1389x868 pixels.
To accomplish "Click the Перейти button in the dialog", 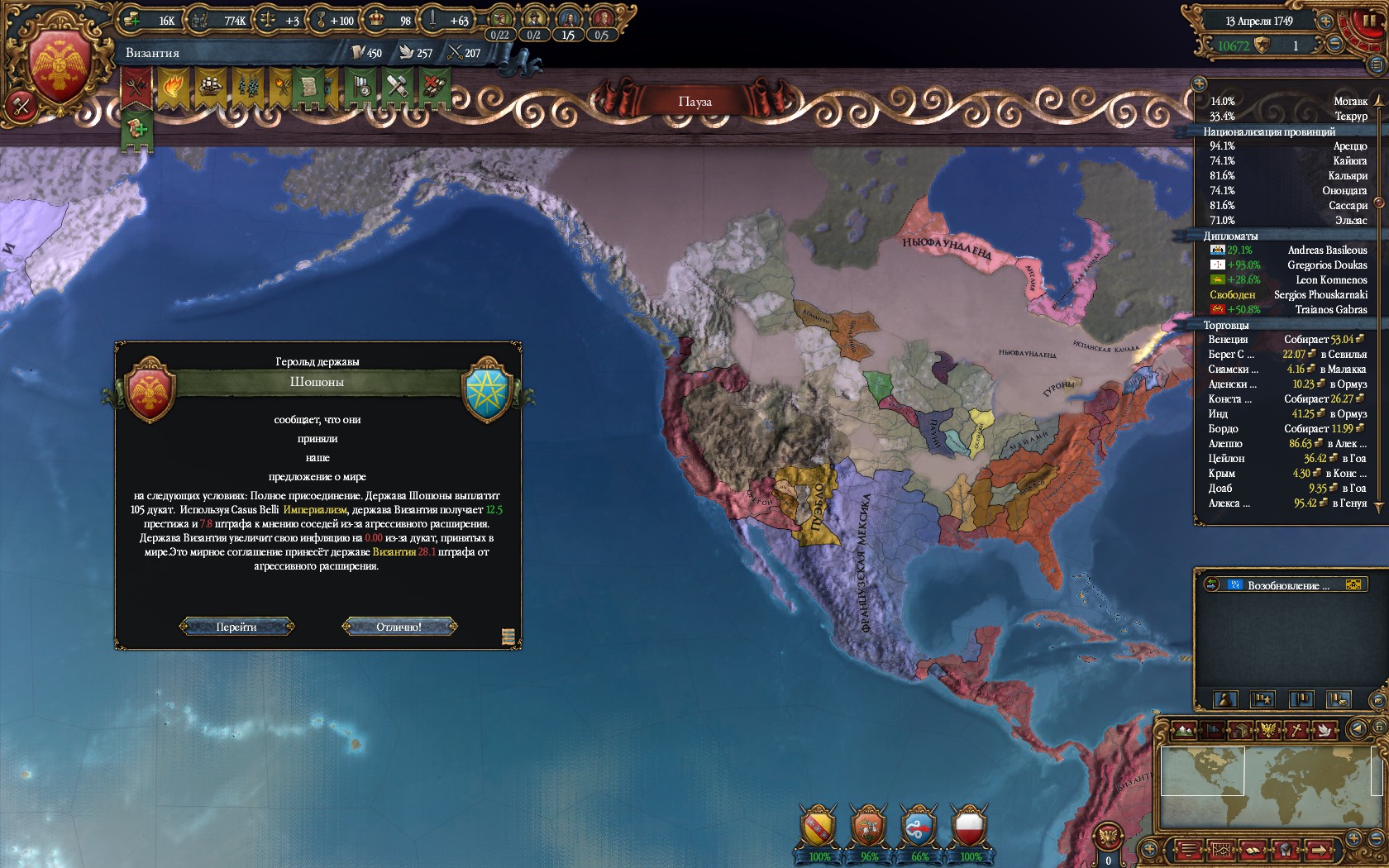I will [x=236, y=627].
